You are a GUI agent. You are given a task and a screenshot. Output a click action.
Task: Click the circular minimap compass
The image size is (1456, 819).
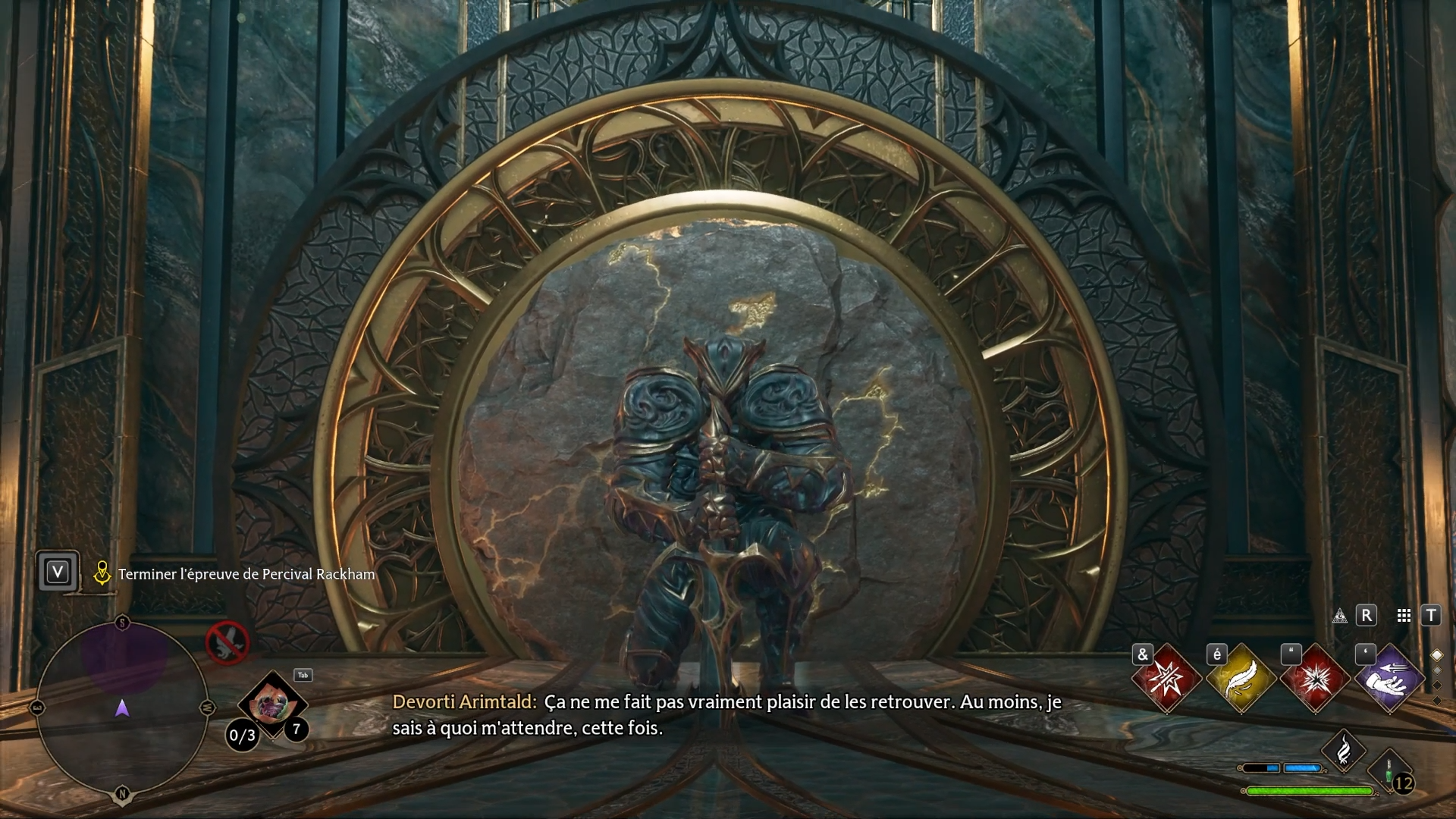coord(123,708)
